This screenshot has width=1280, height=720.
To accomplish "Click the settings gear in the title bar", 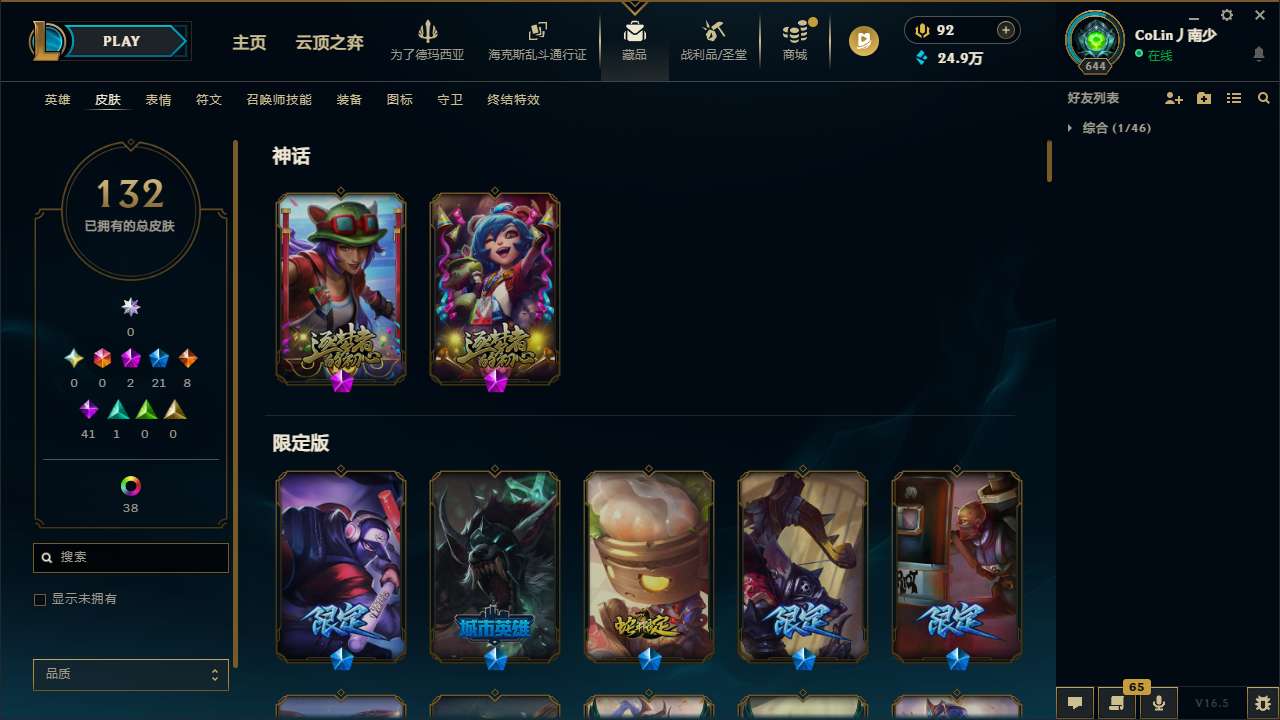I will (x=1226, y=15).
